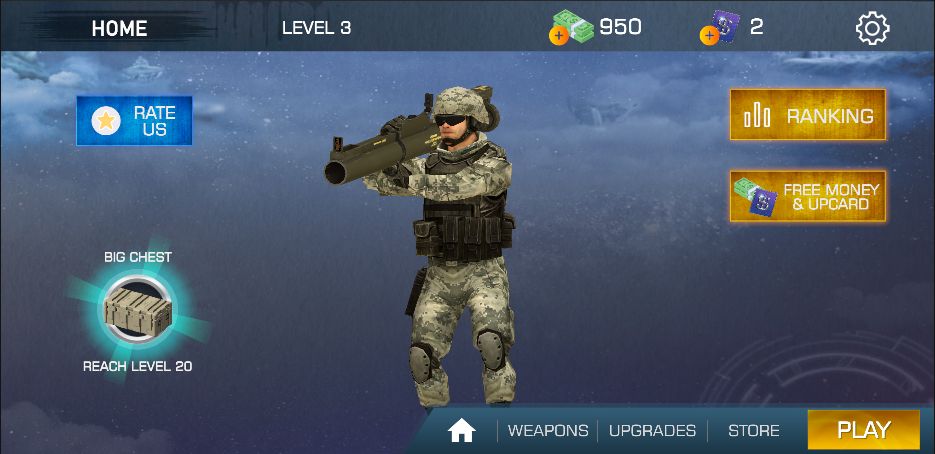Start the game with Play
Viewport: 935px width, 454px height.
tap(863, 430)
